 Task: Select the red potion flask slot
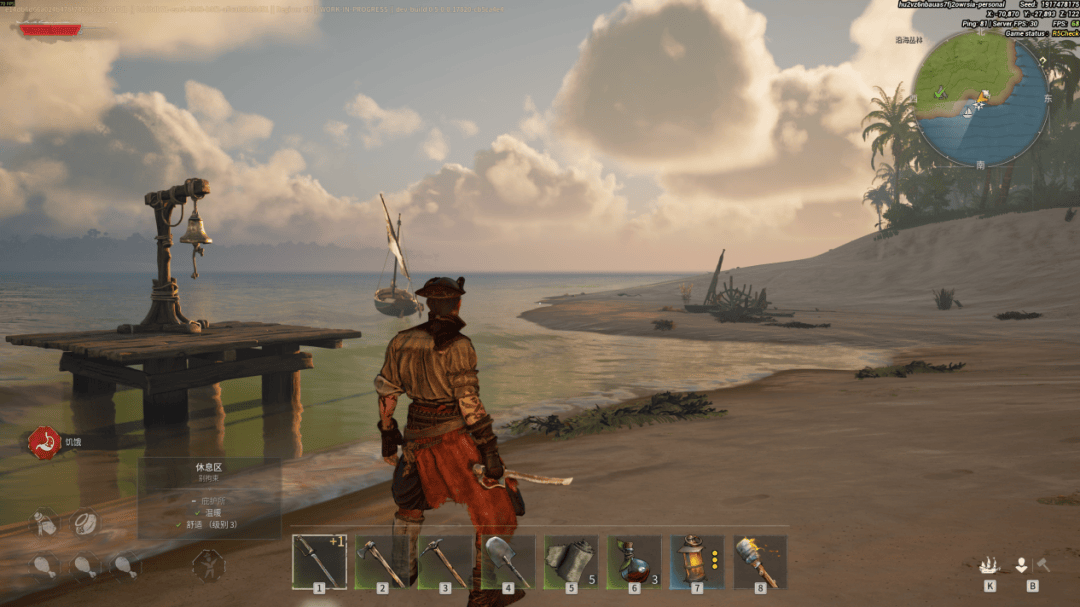point(634,561)
